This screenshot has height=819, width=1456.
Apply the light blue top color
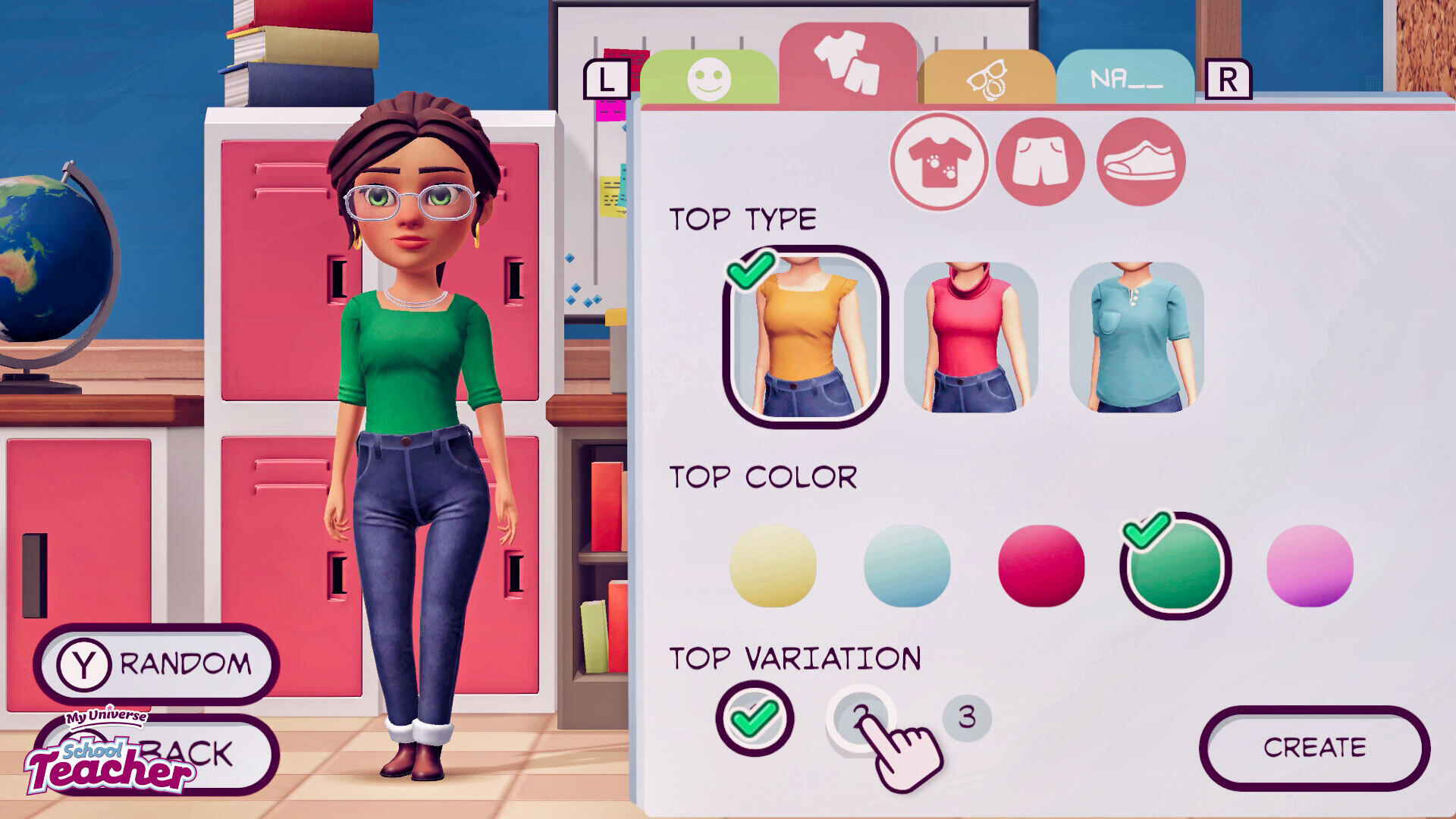(907, 566)
